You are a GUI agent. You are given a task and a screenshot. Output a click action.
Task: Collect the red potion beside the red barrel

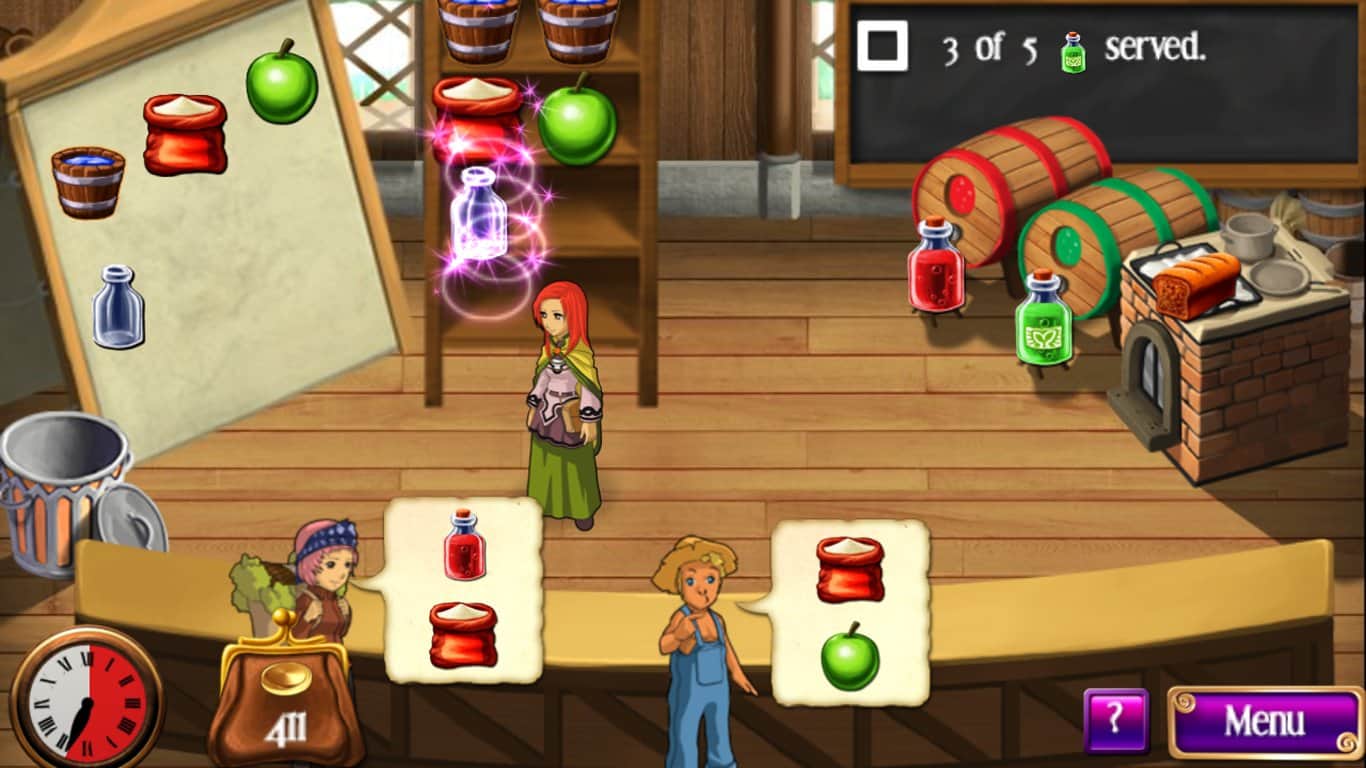click(x=935, y=264)
